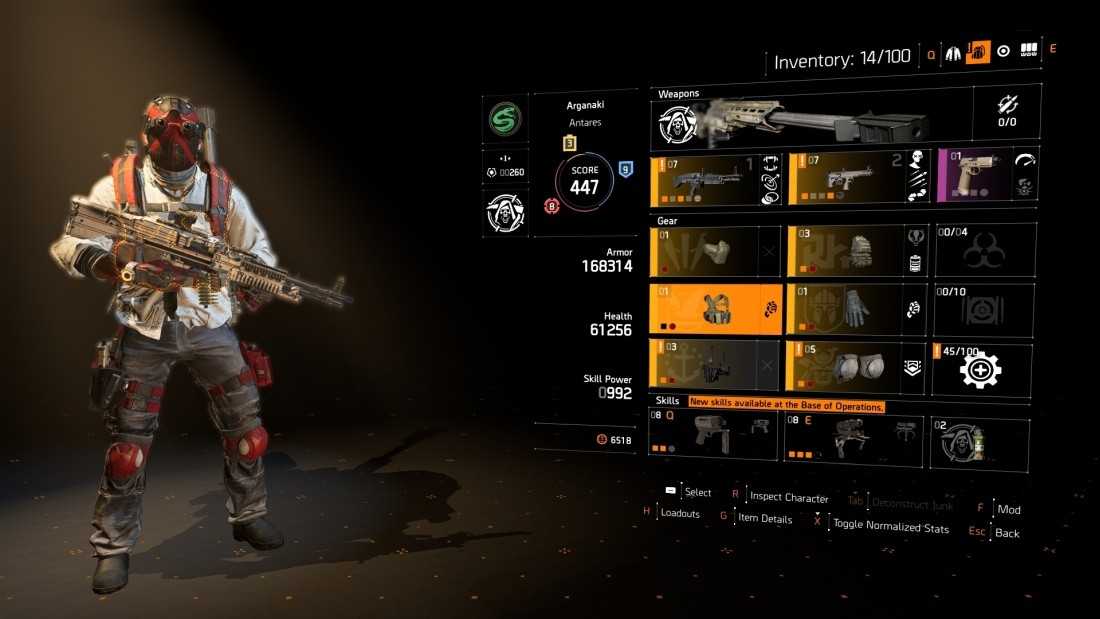Switch to the circular target tab
The height and width of the screenshot is (619, 1100).
tap(1003, 51)
